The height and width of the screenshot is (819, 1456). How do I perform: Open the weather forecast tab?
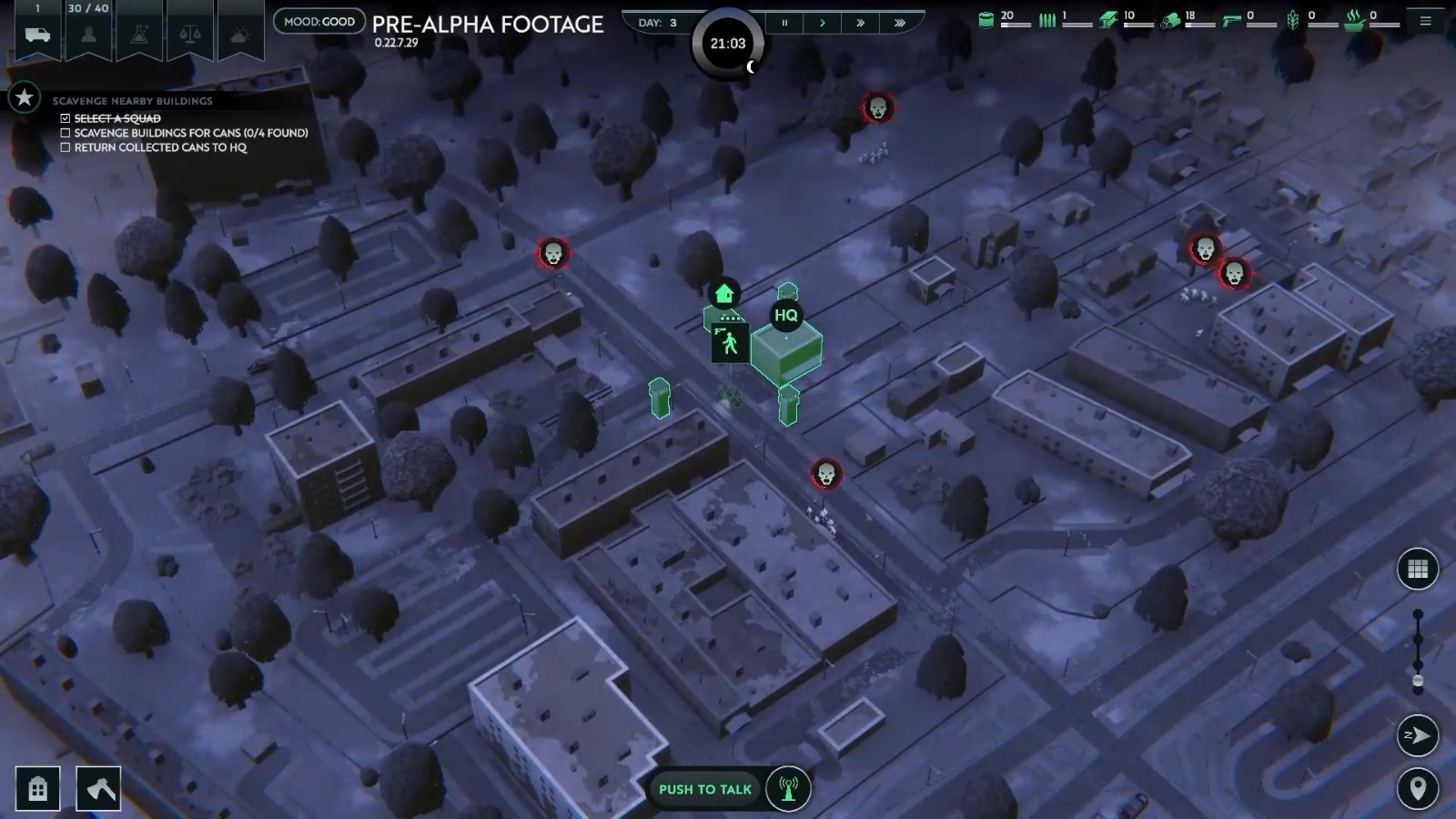tap(241, 34)
